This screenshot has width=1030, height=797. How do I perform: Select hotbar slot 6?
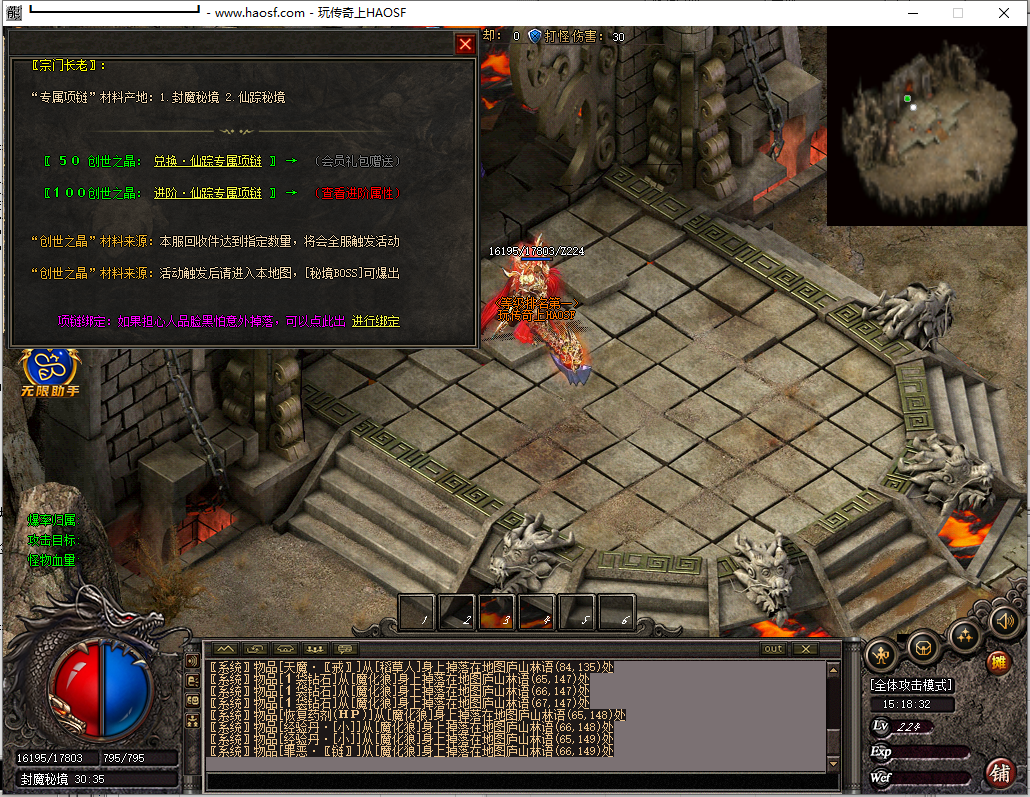617,611
